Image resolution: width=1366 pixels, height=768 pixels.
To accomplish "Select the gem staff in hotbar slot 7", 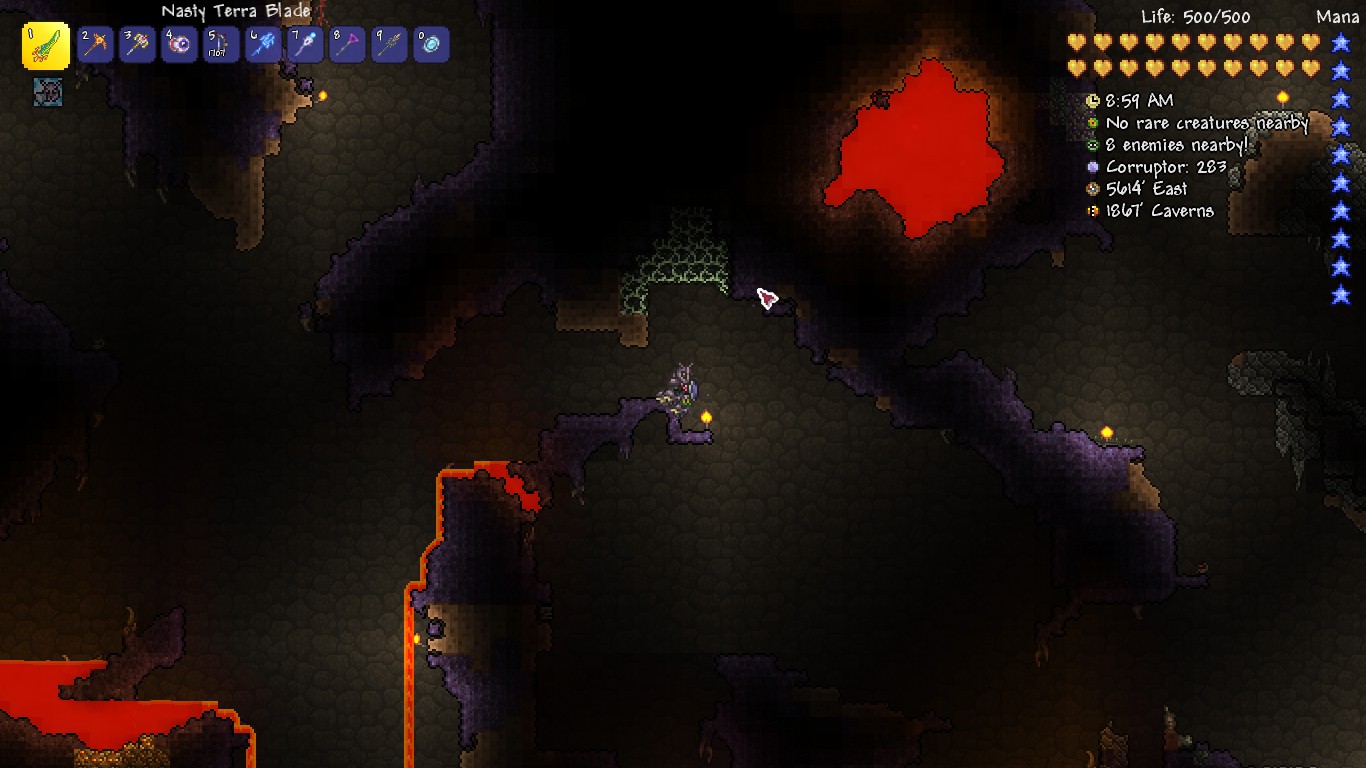I will pos(306,44).
